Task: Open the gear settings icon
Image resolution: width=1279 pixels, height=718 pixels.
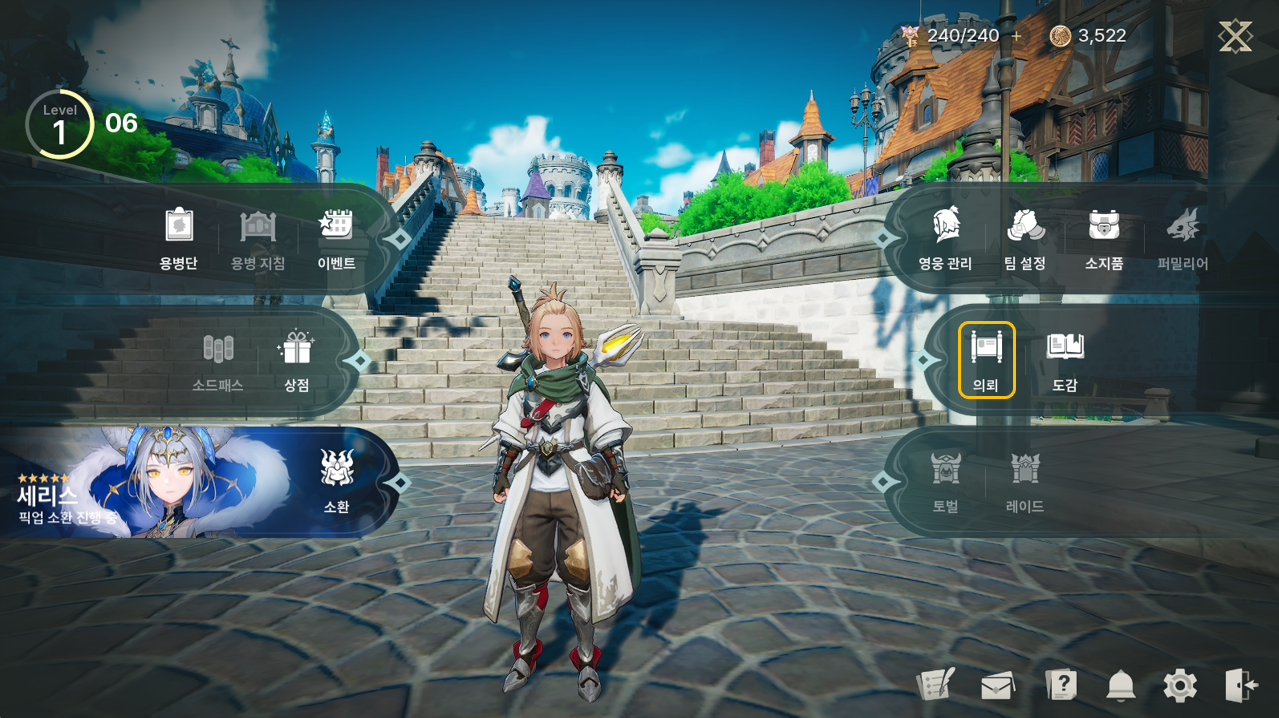Action: (1180, 686)
